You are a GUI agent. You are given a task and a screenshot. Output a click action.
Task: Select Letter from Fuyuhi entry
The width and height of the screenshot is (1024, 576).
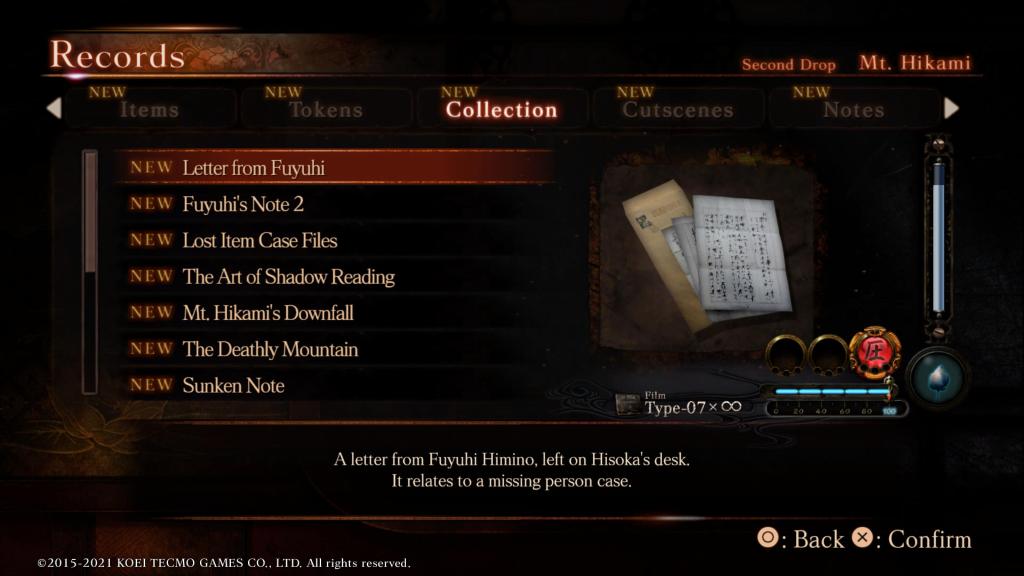tap(253, 168)
